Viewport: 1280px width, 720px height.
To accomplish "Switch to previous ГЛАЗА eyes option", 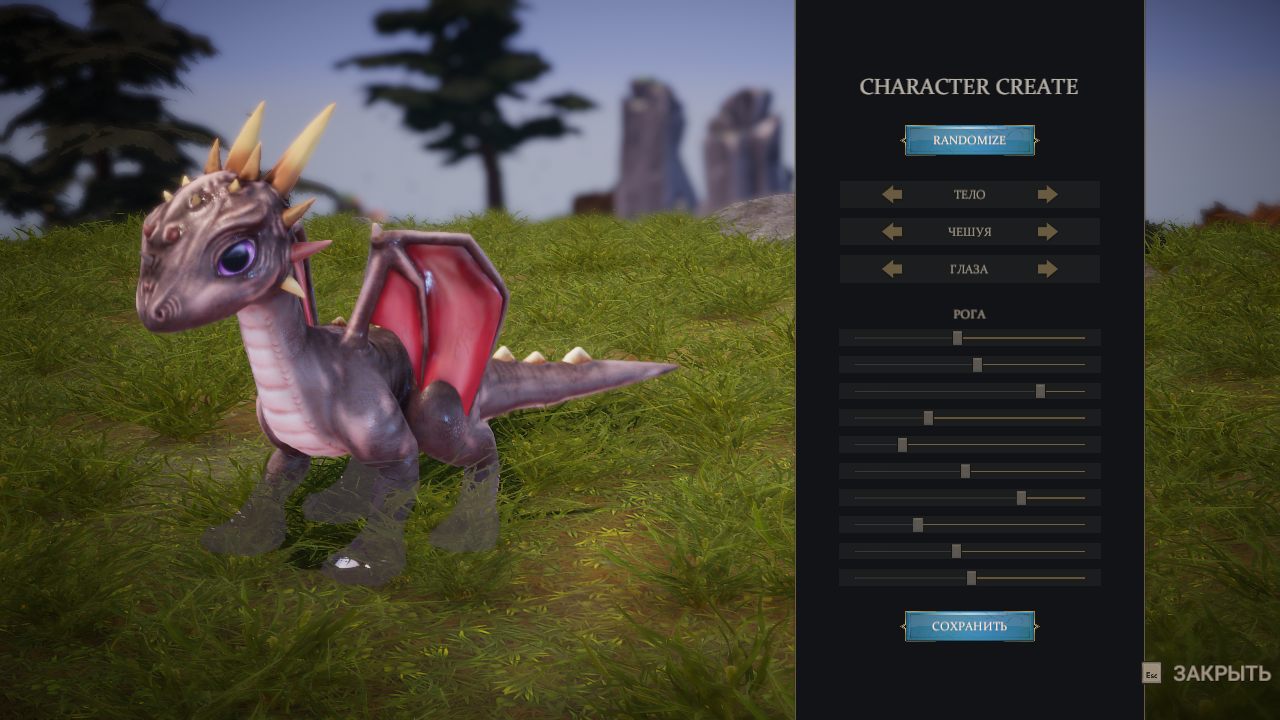I will [x=892, y=269].
